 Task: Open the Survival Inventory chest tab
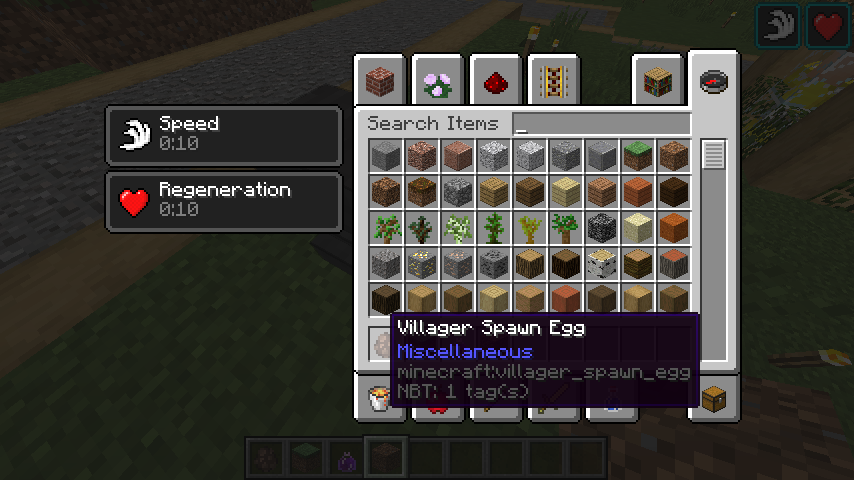point(714,397)
